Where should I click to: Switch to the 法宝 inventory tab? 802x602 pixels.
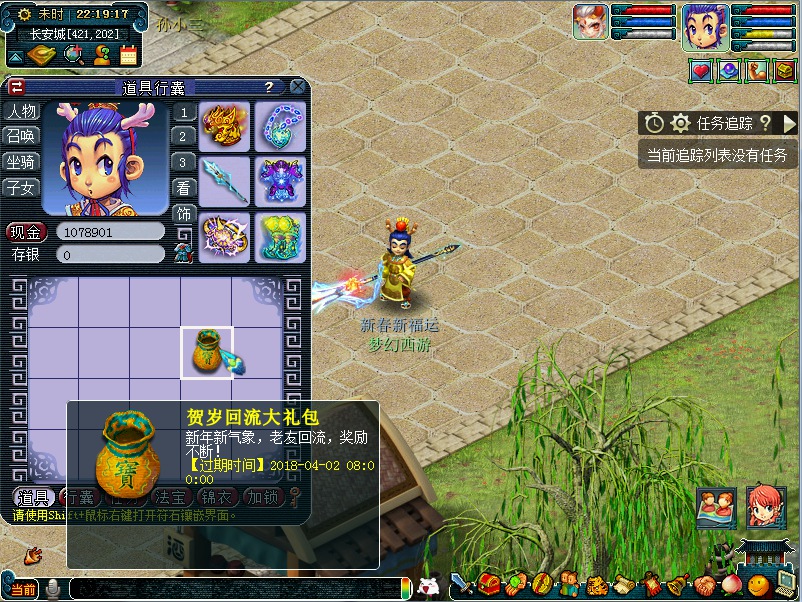[167, 497]
